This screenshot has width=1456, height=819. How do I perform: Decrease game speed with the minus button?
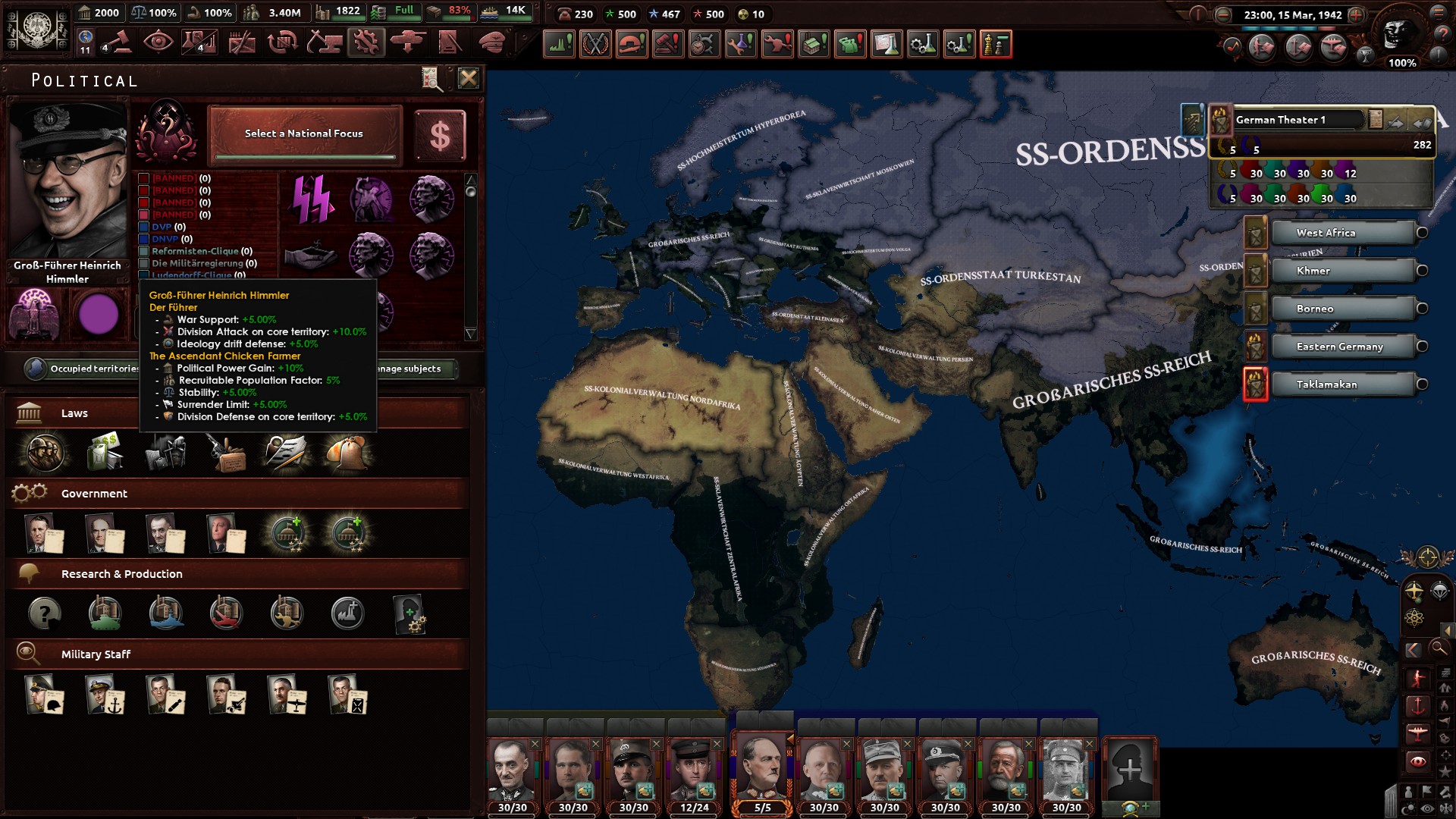[x=1223, y=14]
